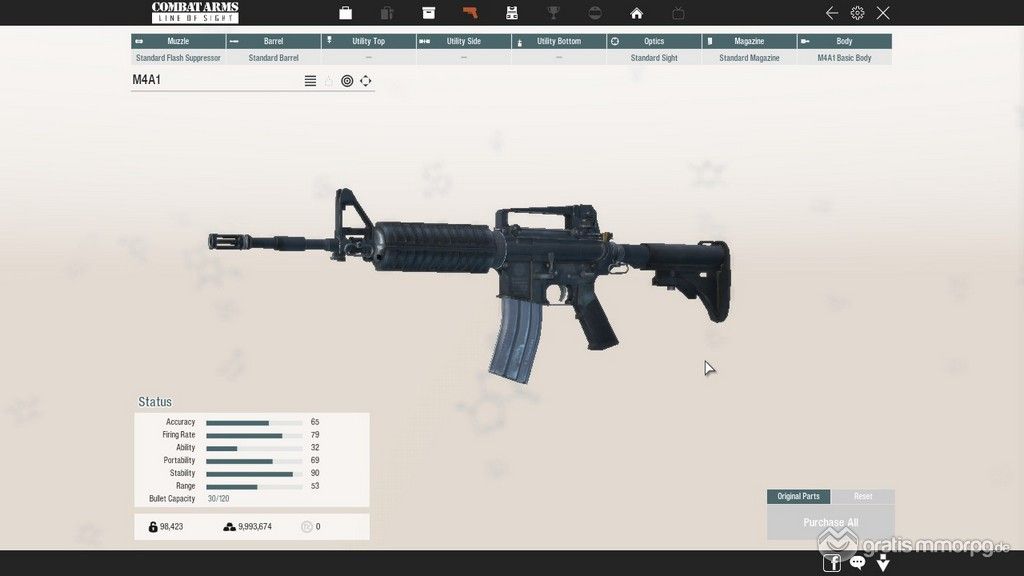Select the Body parts category
1024x576 pixels.
[x=844, y=41]
